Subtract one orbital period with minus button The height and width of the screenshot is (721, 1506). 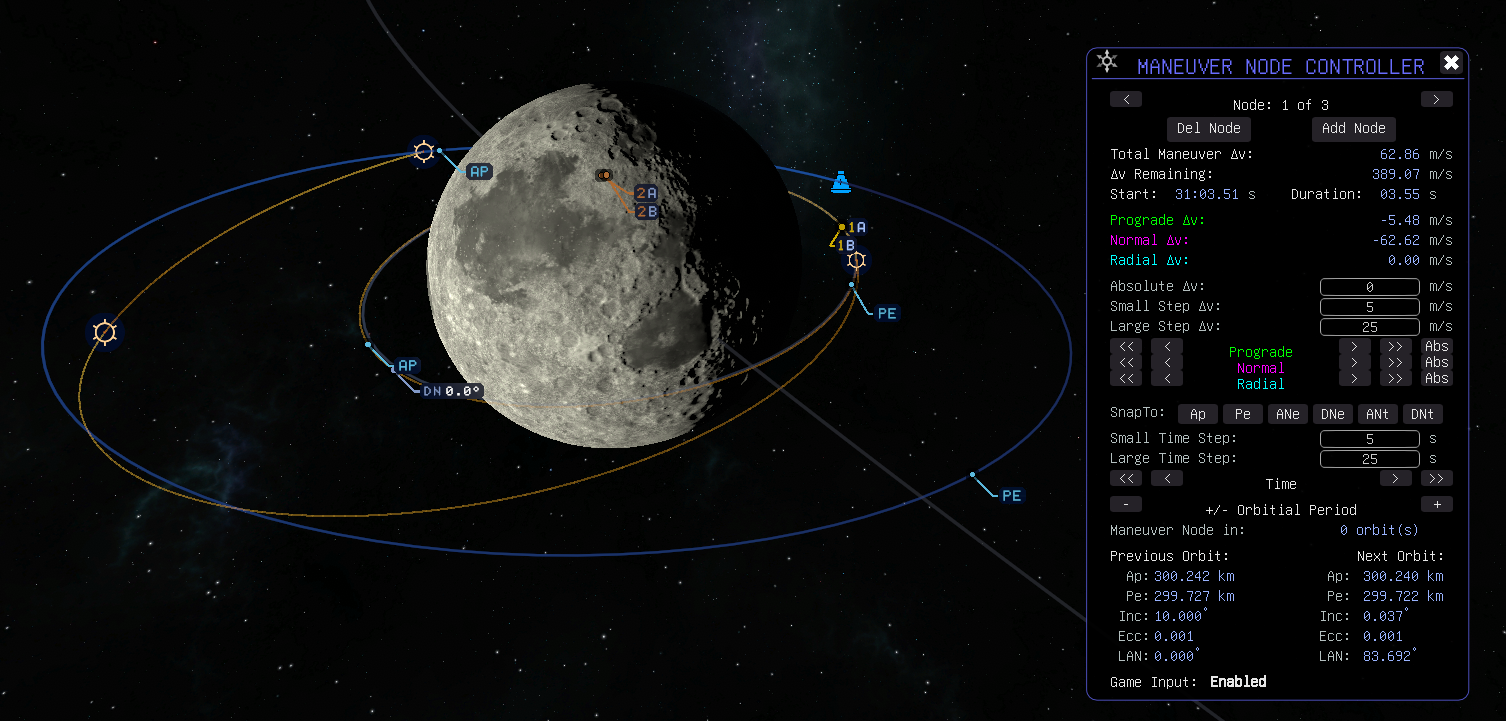1126,504
